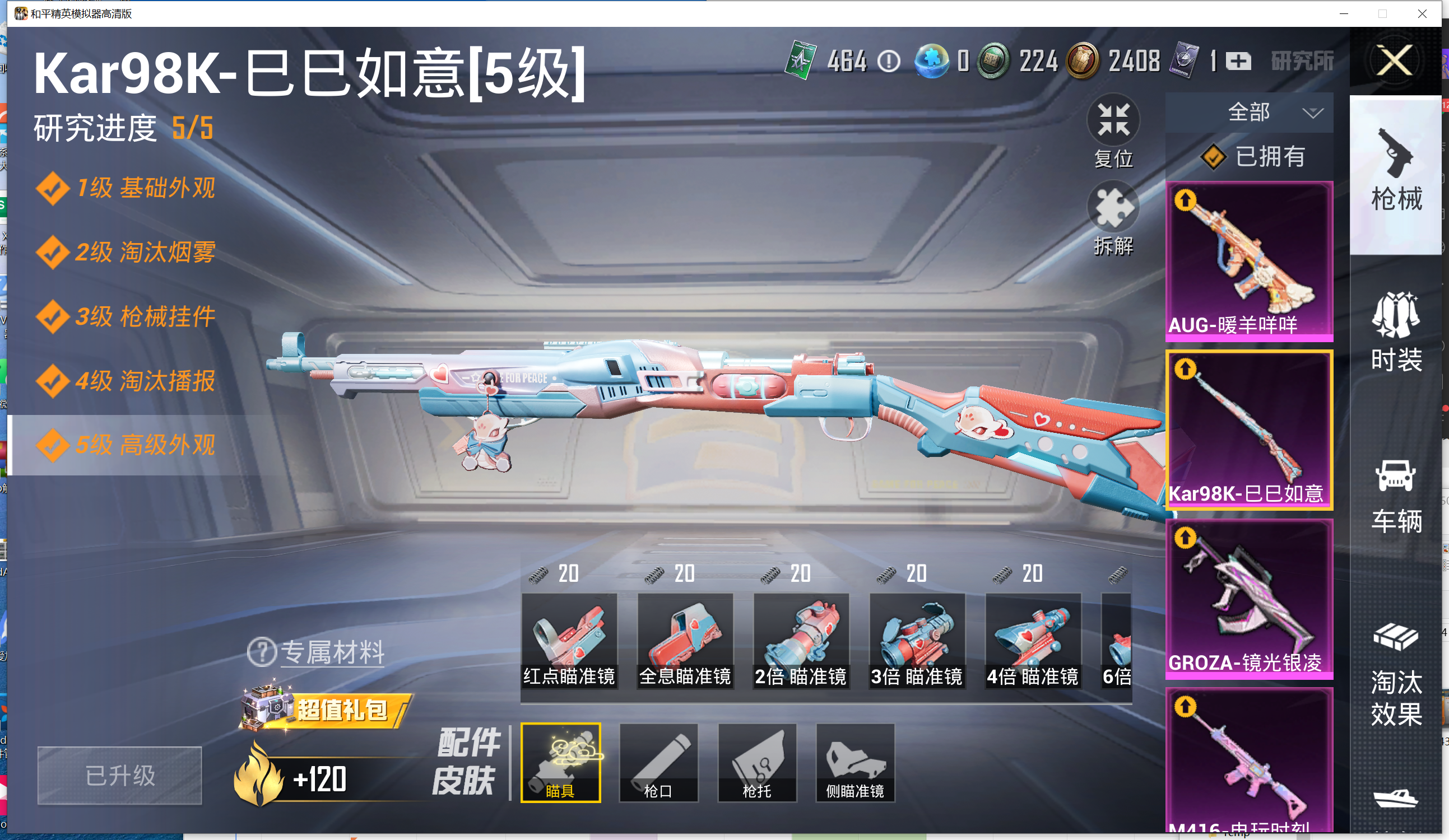
Task: Disassemble the weapon with 拆解 button
Action: [1113, 209]
